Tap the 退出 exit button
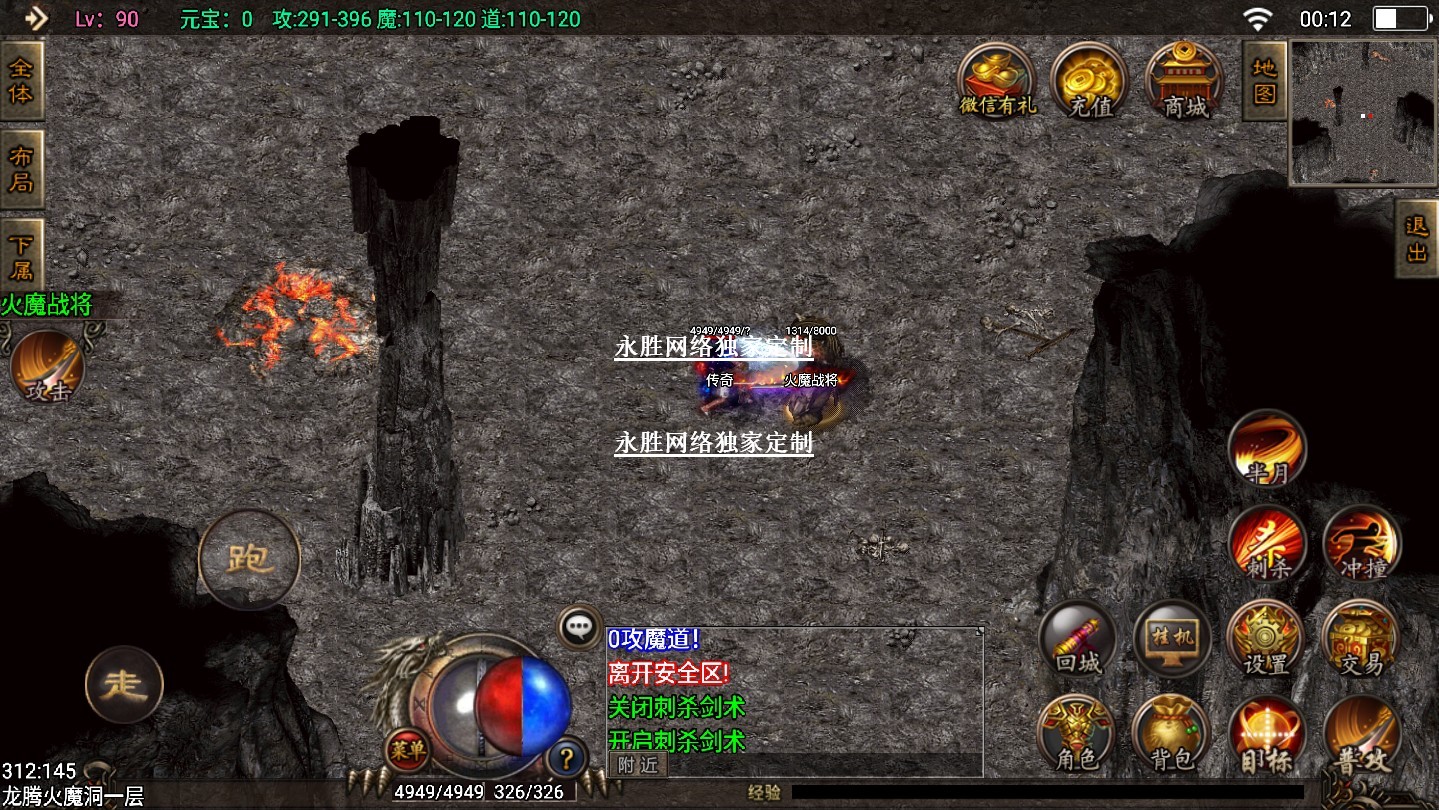The width and height of the screenshot is (1439, 810). point(1416,239)
